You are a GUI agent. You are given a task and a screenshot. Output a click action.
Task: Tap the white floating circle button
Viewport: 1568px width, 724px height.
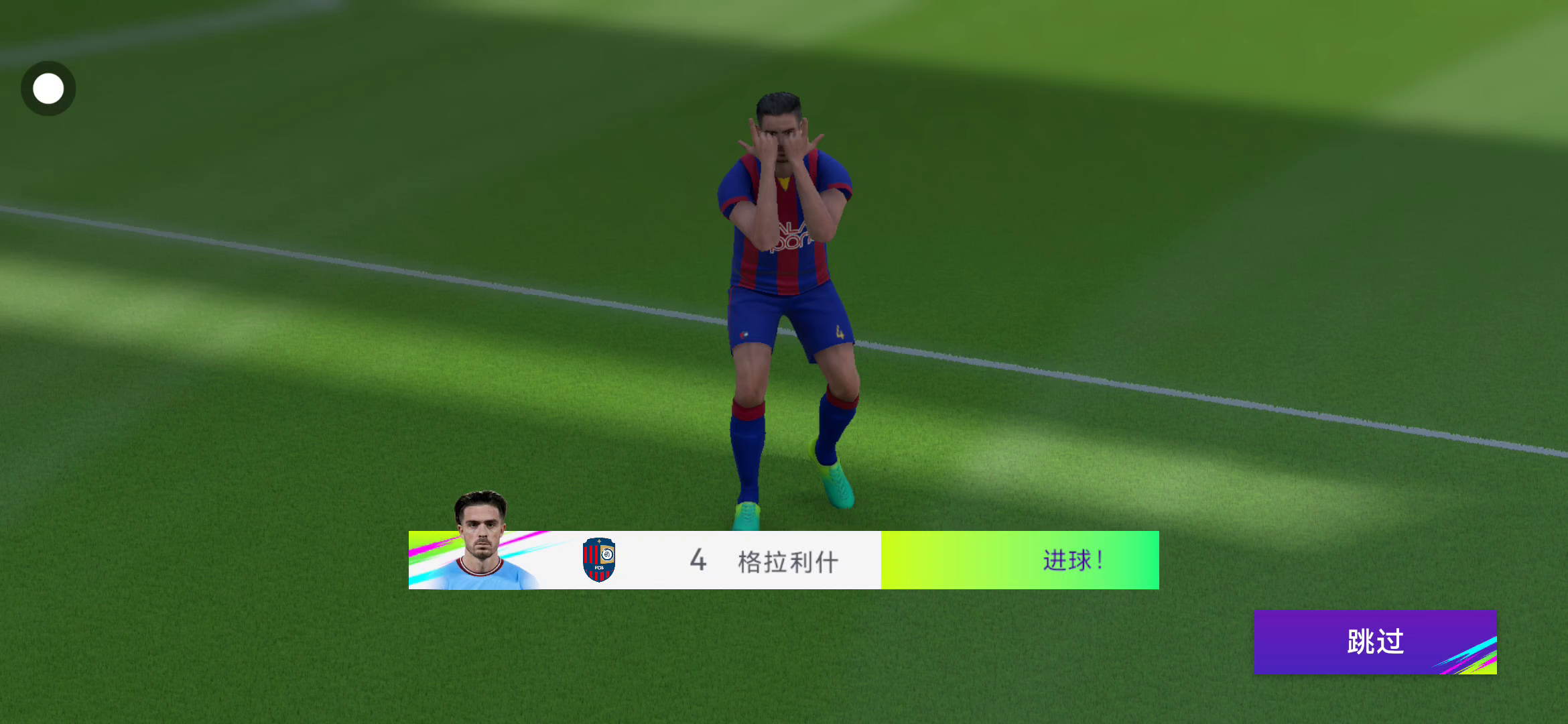point(48,88)
